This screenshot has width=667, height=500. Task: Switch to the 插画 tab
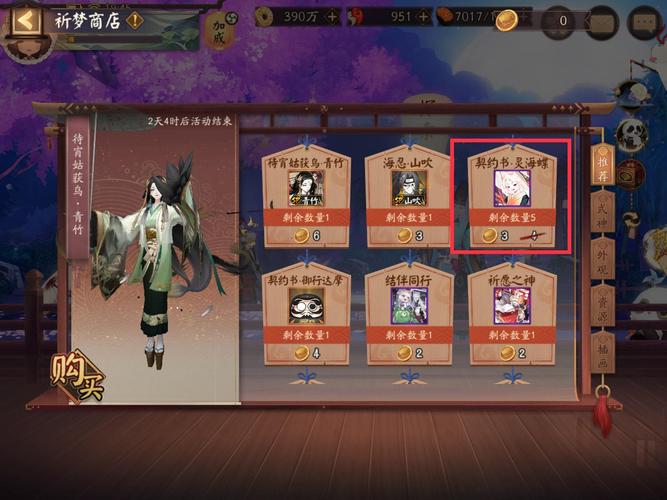point(602,352)
